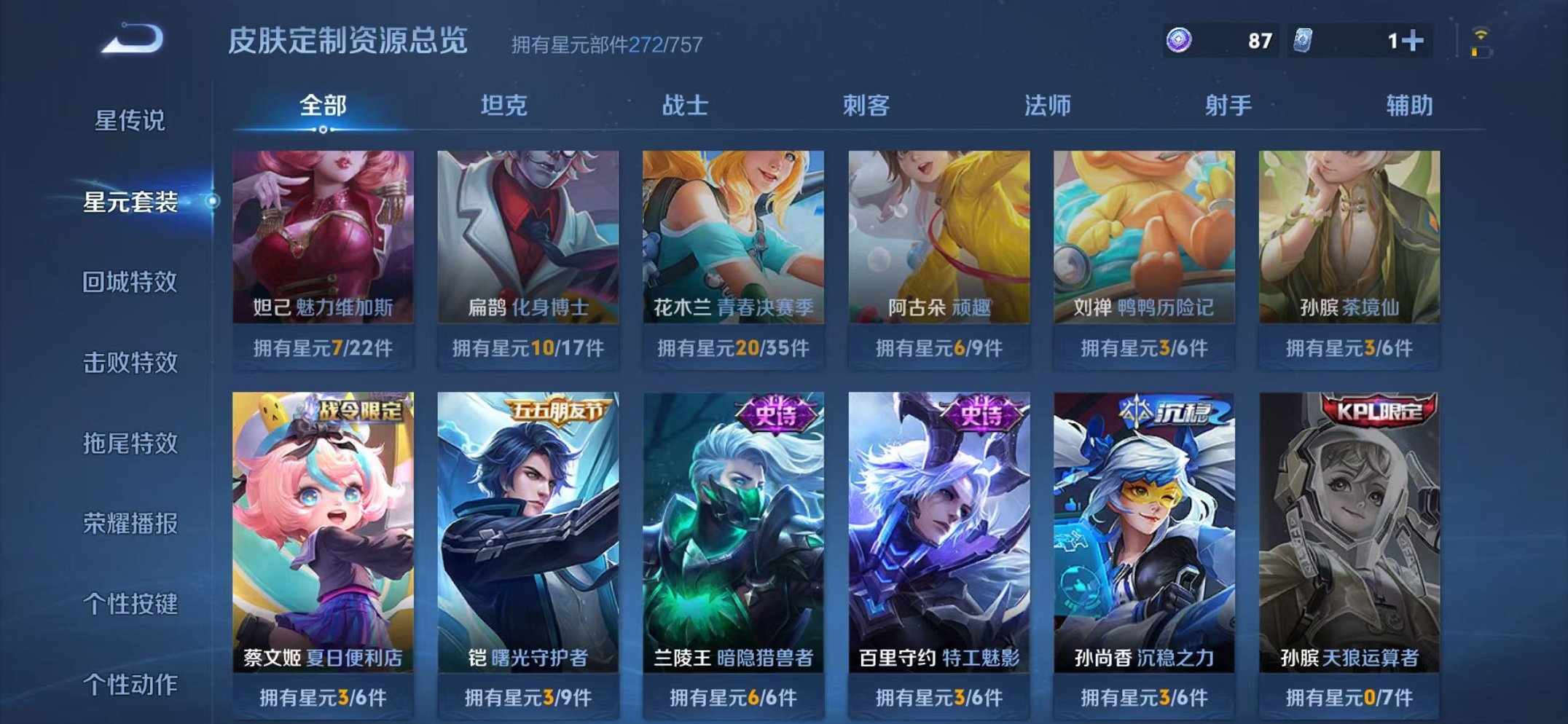Click the 拥有星元部件272/757 counter
Viewport: 1568px width, 724px height.
605,45
